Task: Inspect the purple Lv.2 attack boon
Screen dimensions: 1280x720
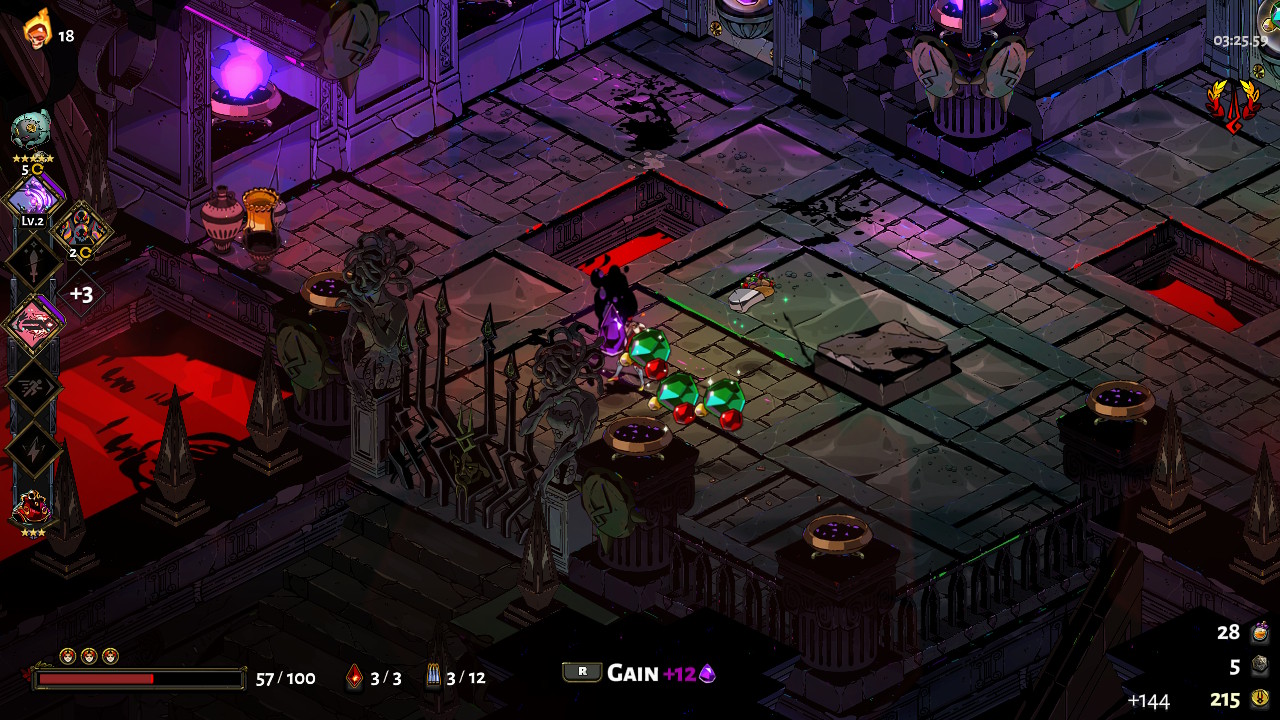Action: pos(34,195)
